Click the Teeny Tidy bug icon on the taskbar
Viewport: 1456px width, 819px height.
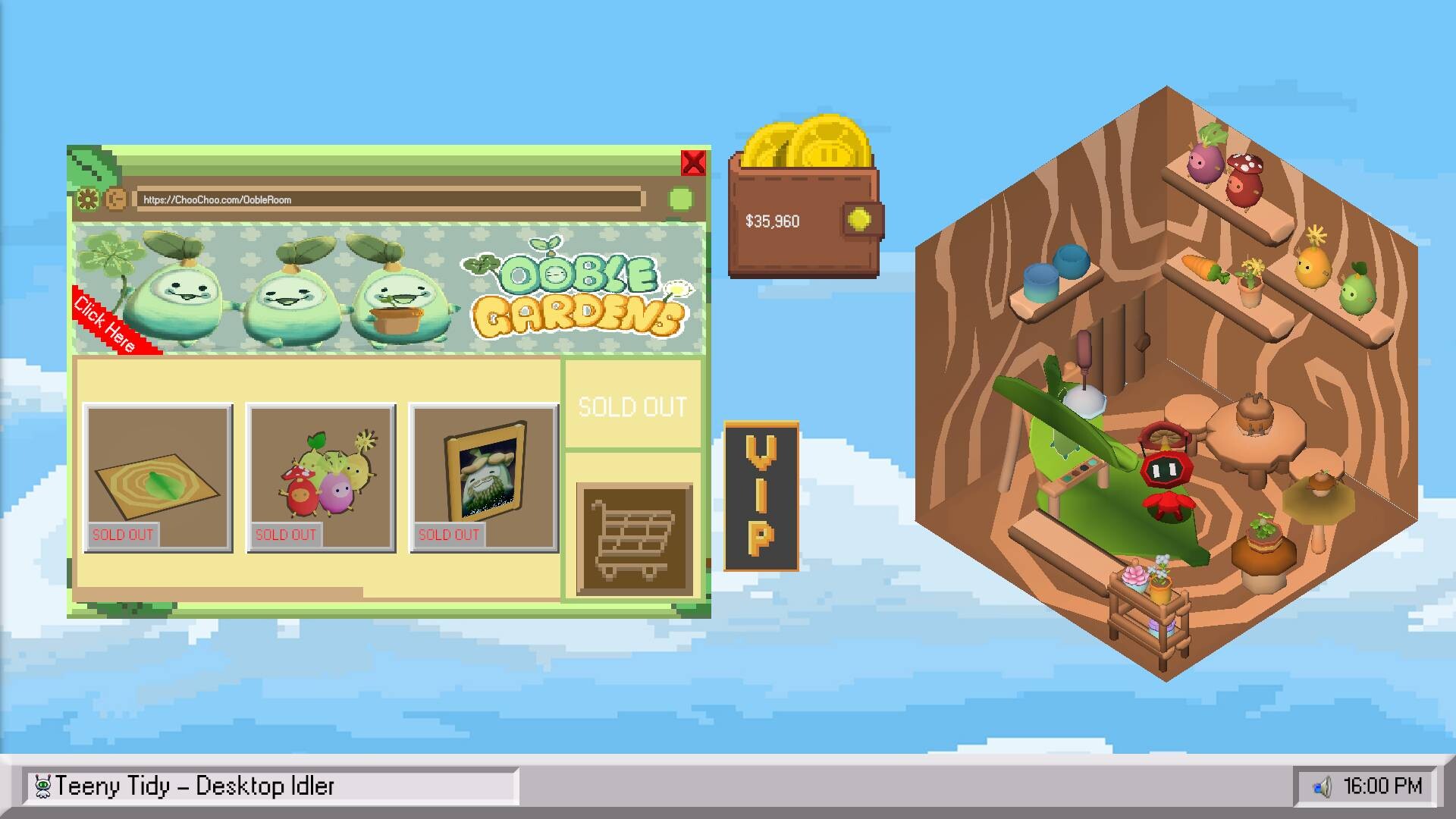click(43, 785)
